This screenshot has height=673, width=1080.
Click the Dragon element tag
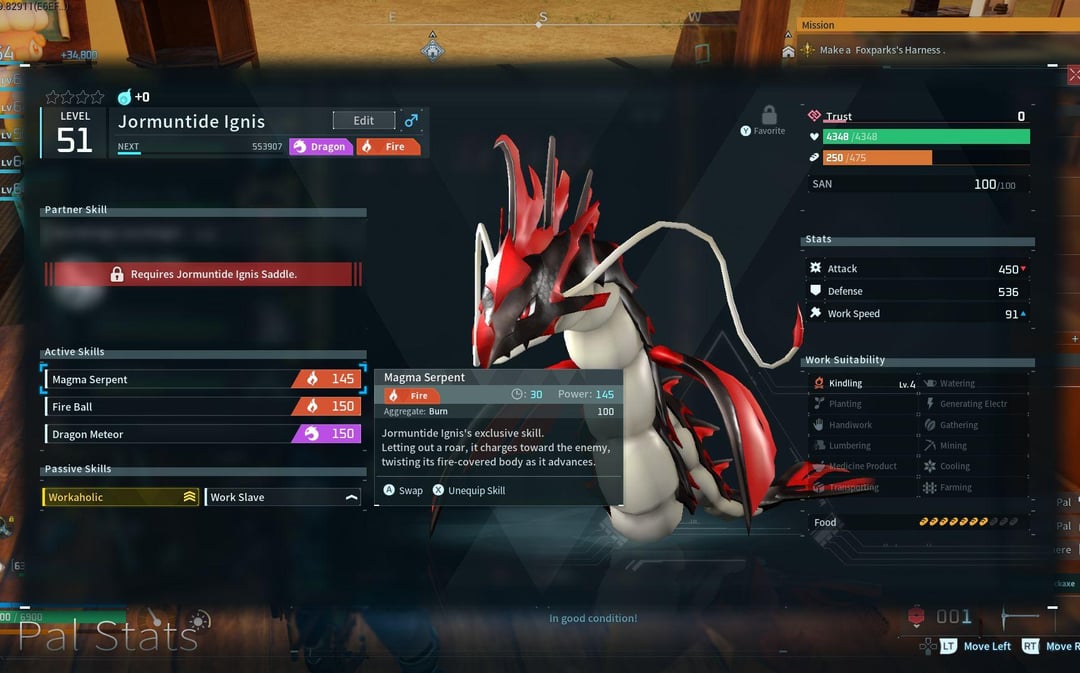[320, 147]
